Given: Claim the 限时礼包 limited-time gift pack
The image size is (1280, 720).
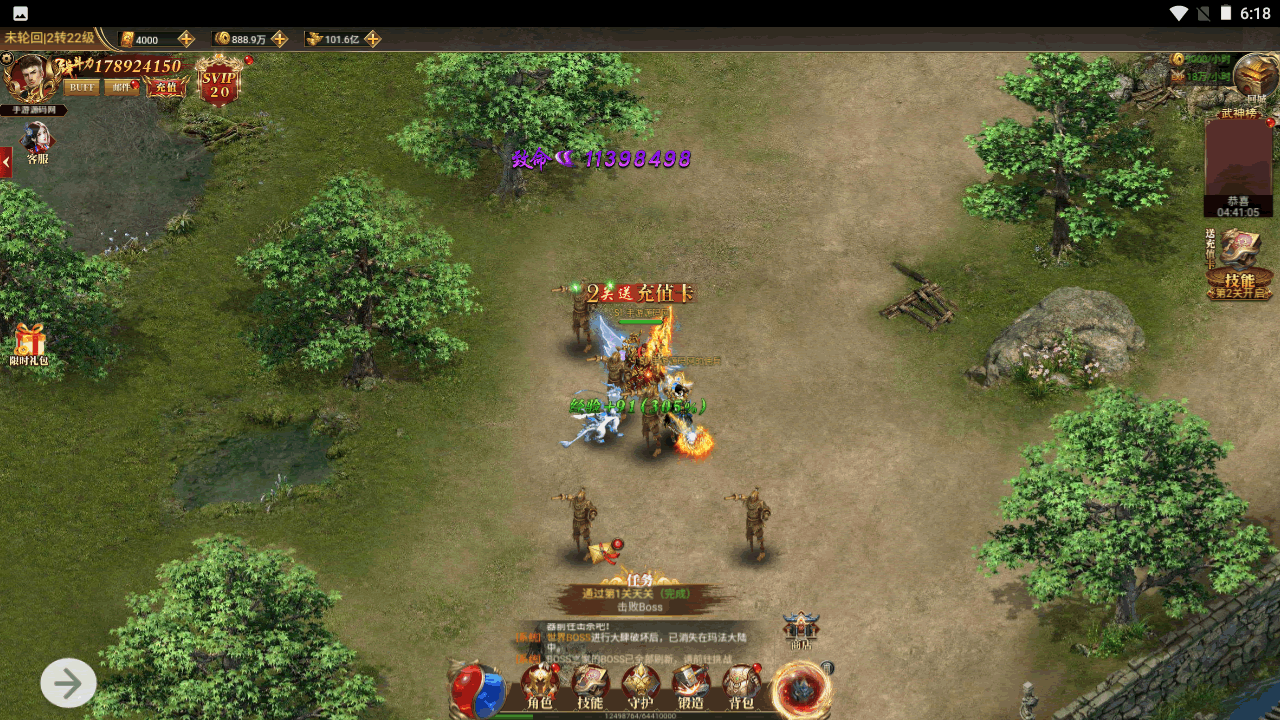Looking at the screenshot, I should coord(29,344).
